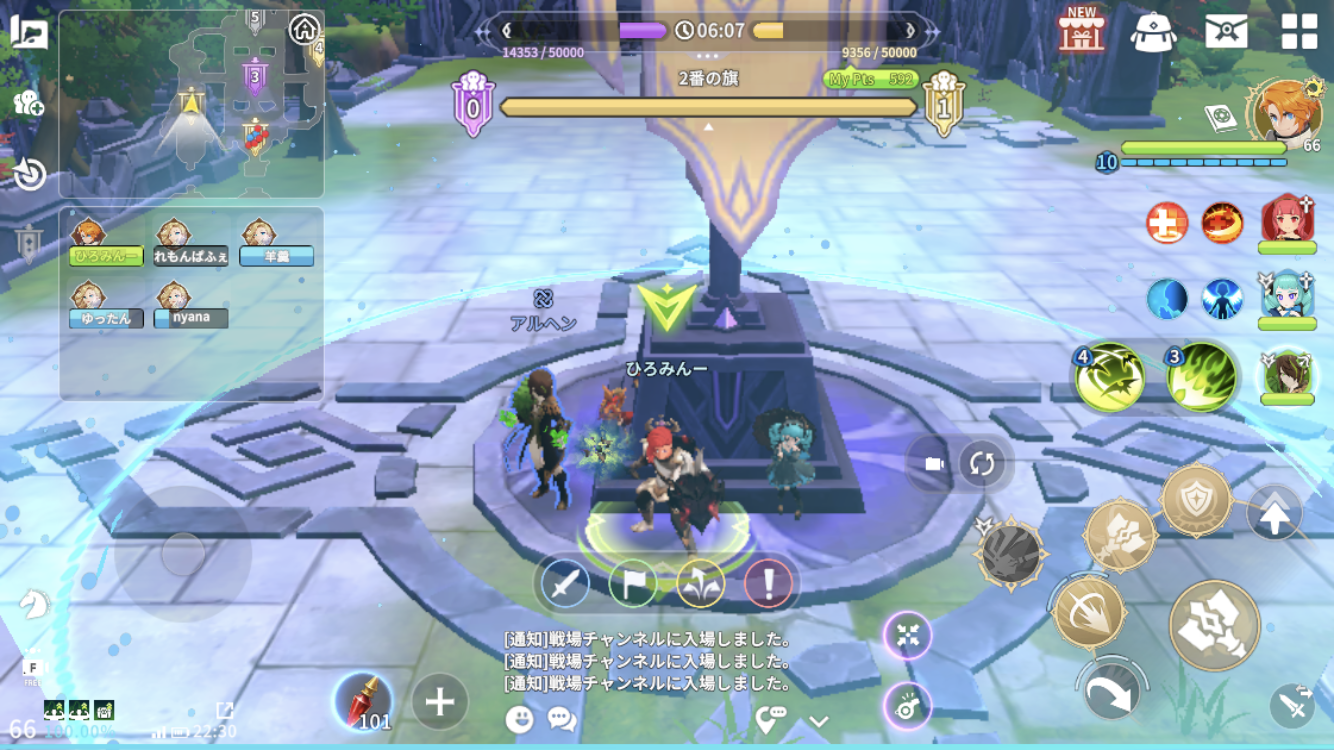1334x750 pixels.
Task: Toggle the camera button
Action: point(934,464)
